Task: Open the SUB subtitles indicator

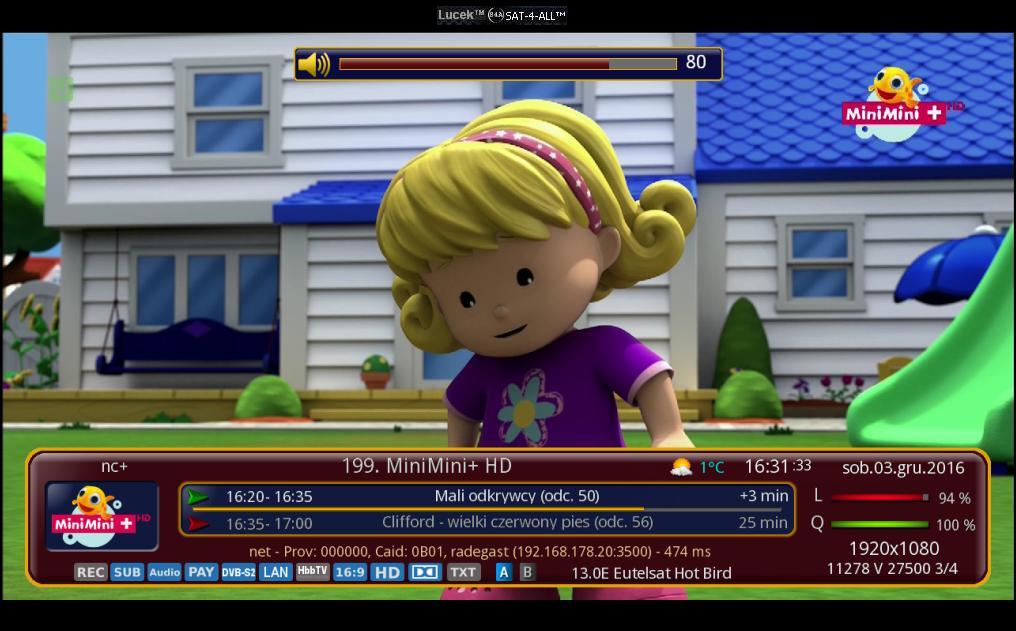Action: [x=127, y=572]
